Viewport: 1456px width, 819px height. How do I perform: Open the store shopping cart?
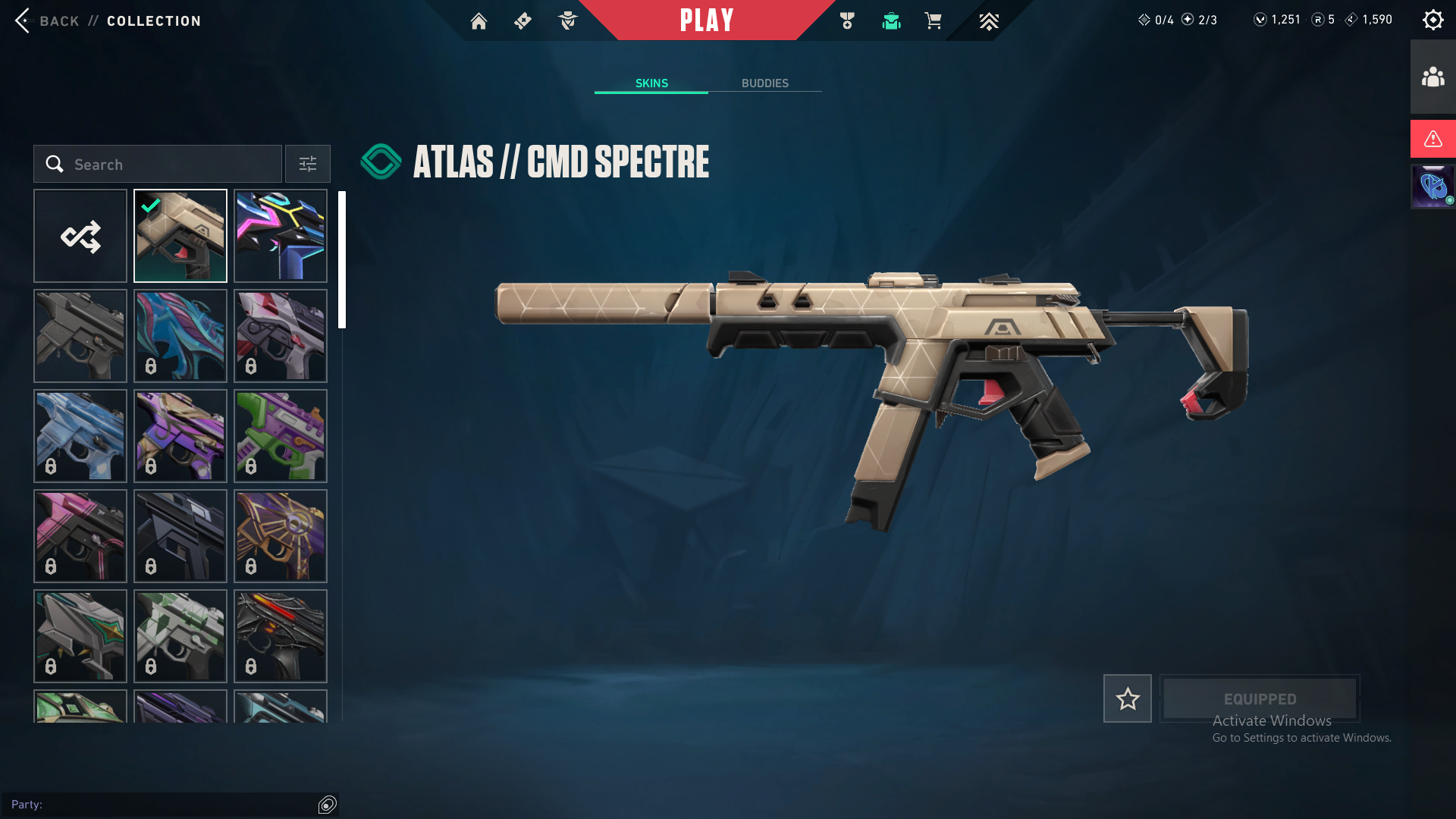[933, 21]
